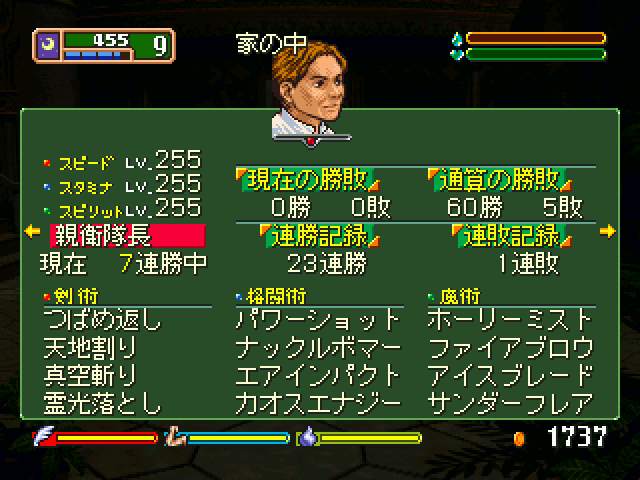
Task: Select sword skill つばめ返し
Action: click(102, 321)
